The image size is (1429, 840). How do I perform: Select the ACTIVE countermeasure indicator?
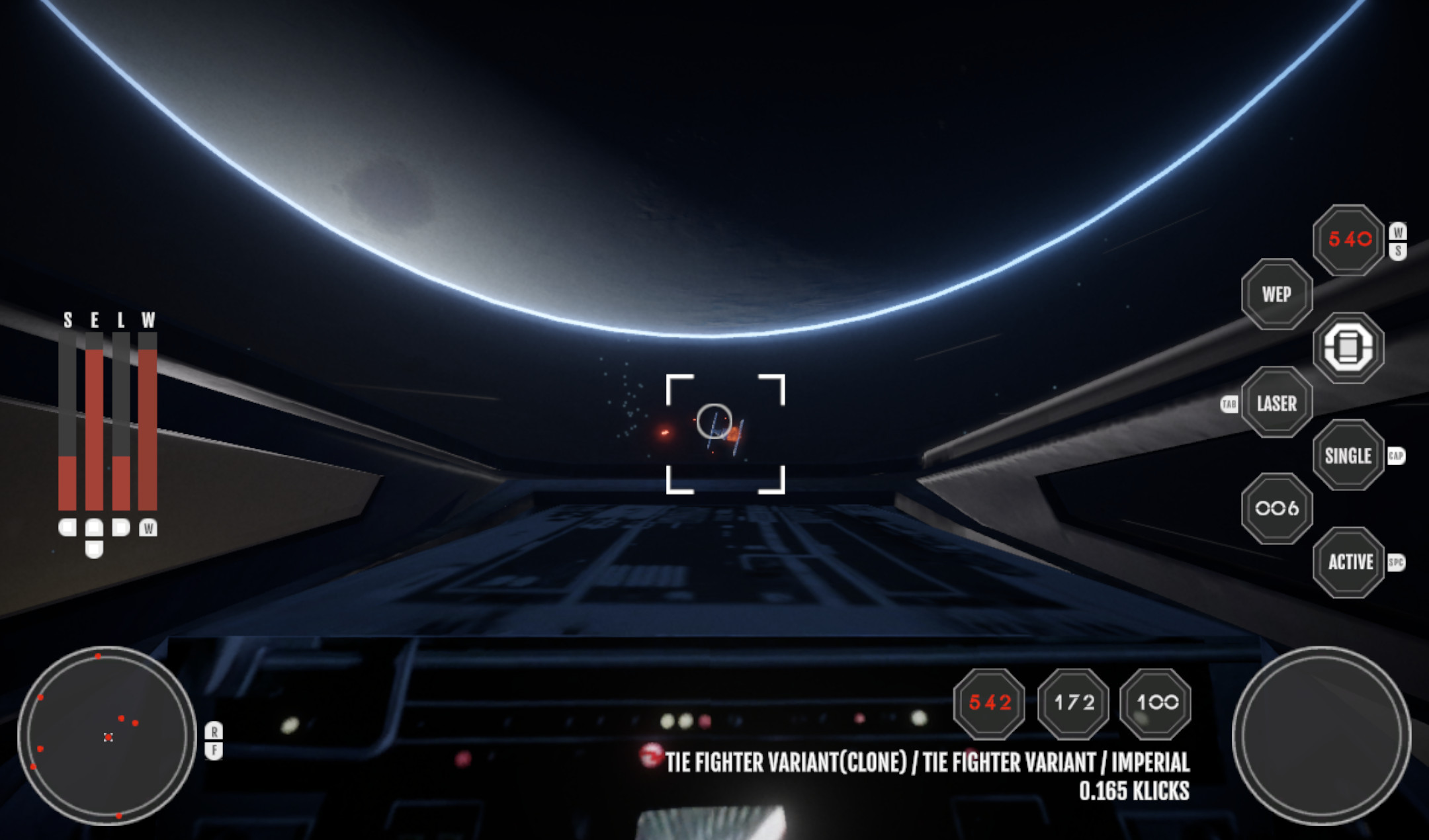pos(1349,562)
